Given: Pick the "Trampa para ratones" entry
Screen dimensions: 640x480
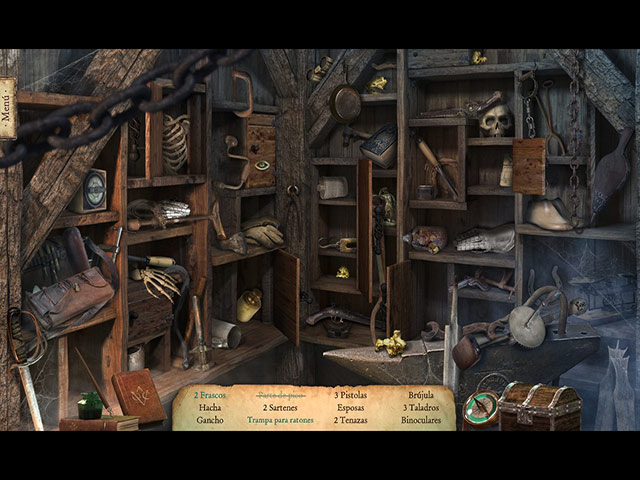Looking at the screenshot, I should [x=280, y=420].
